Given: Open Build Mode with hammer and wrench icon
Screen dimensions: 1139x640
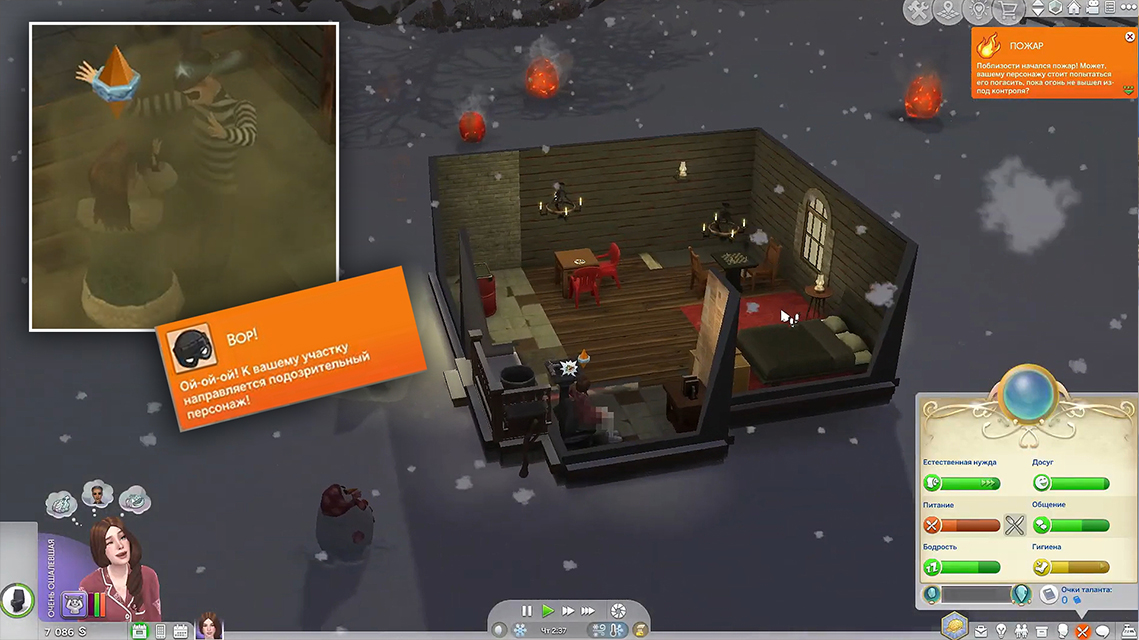Looking at the screenshot, I should click(918, 11).
